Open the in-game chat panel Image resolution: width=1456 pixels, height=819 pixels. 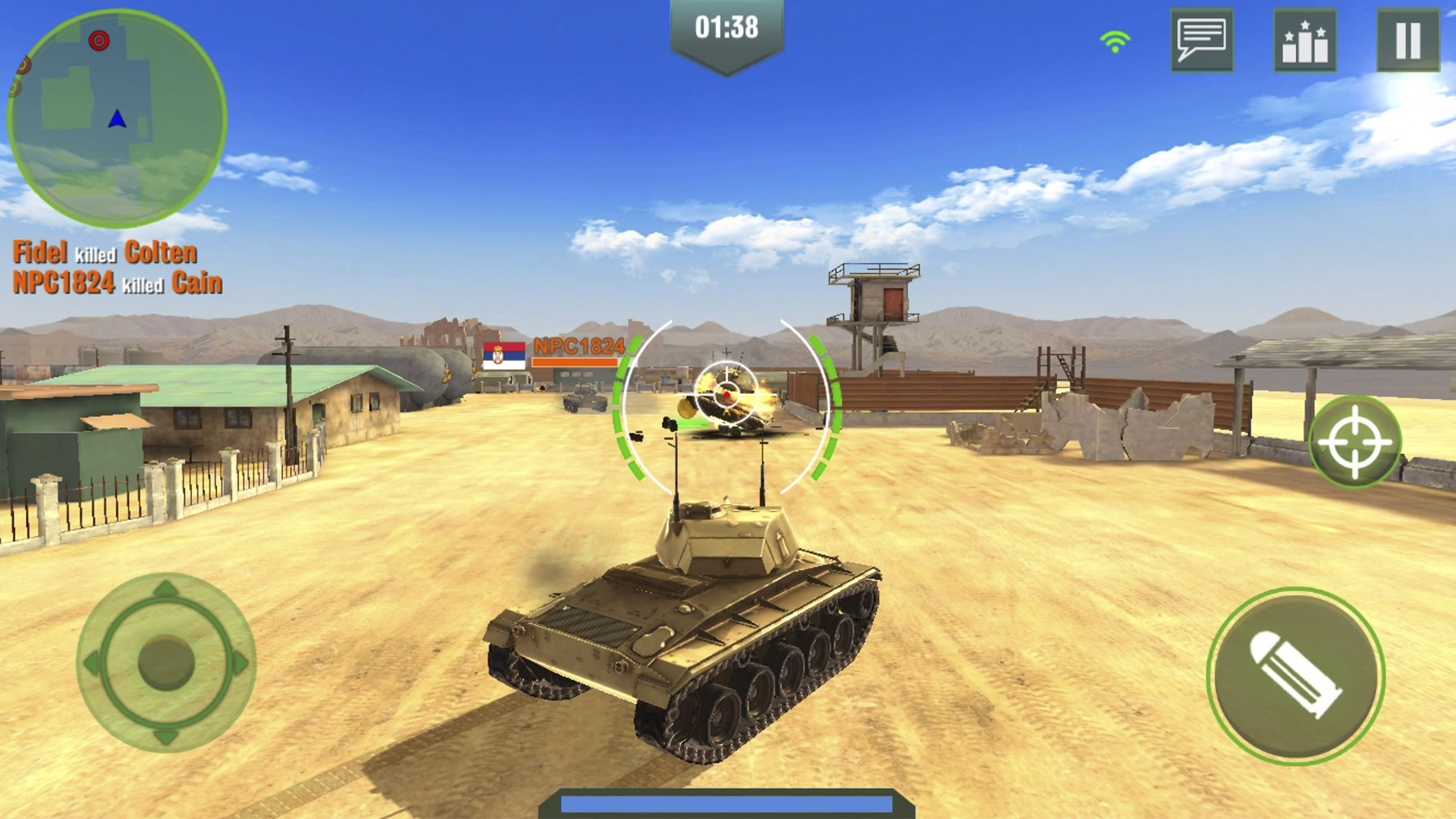[1203, 41]
